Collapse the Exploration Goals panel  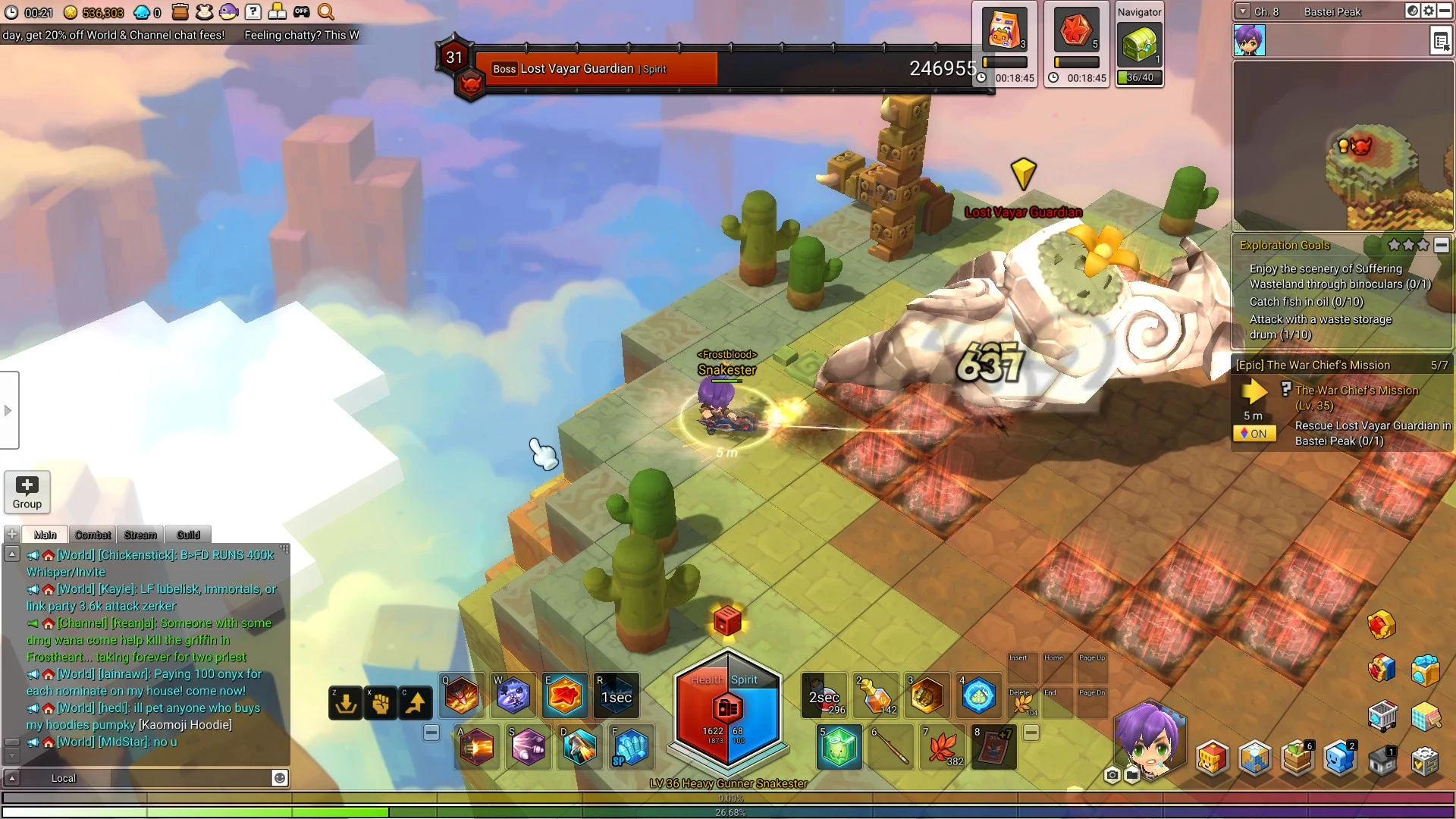click(1442, 245)
